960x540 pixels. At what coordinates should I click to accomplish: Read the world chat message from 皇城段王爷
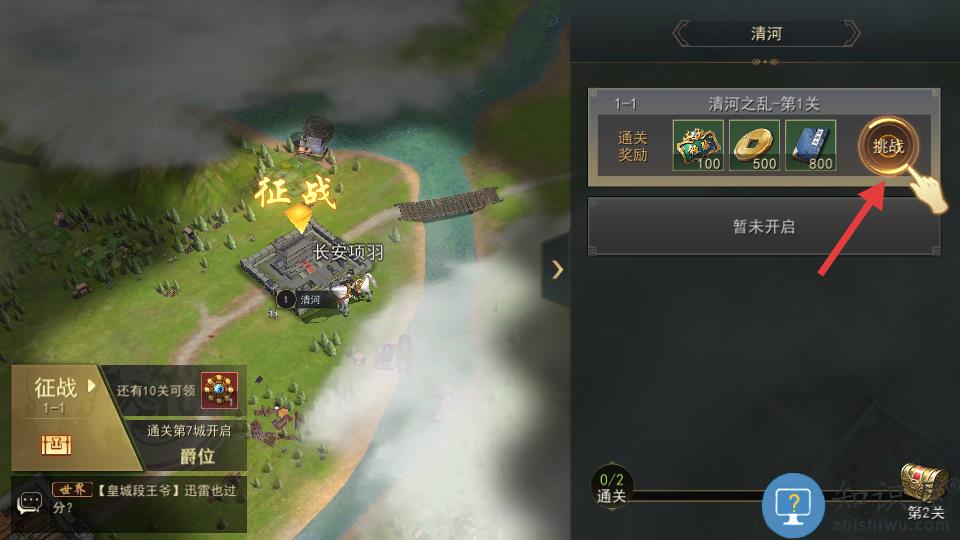150,498
